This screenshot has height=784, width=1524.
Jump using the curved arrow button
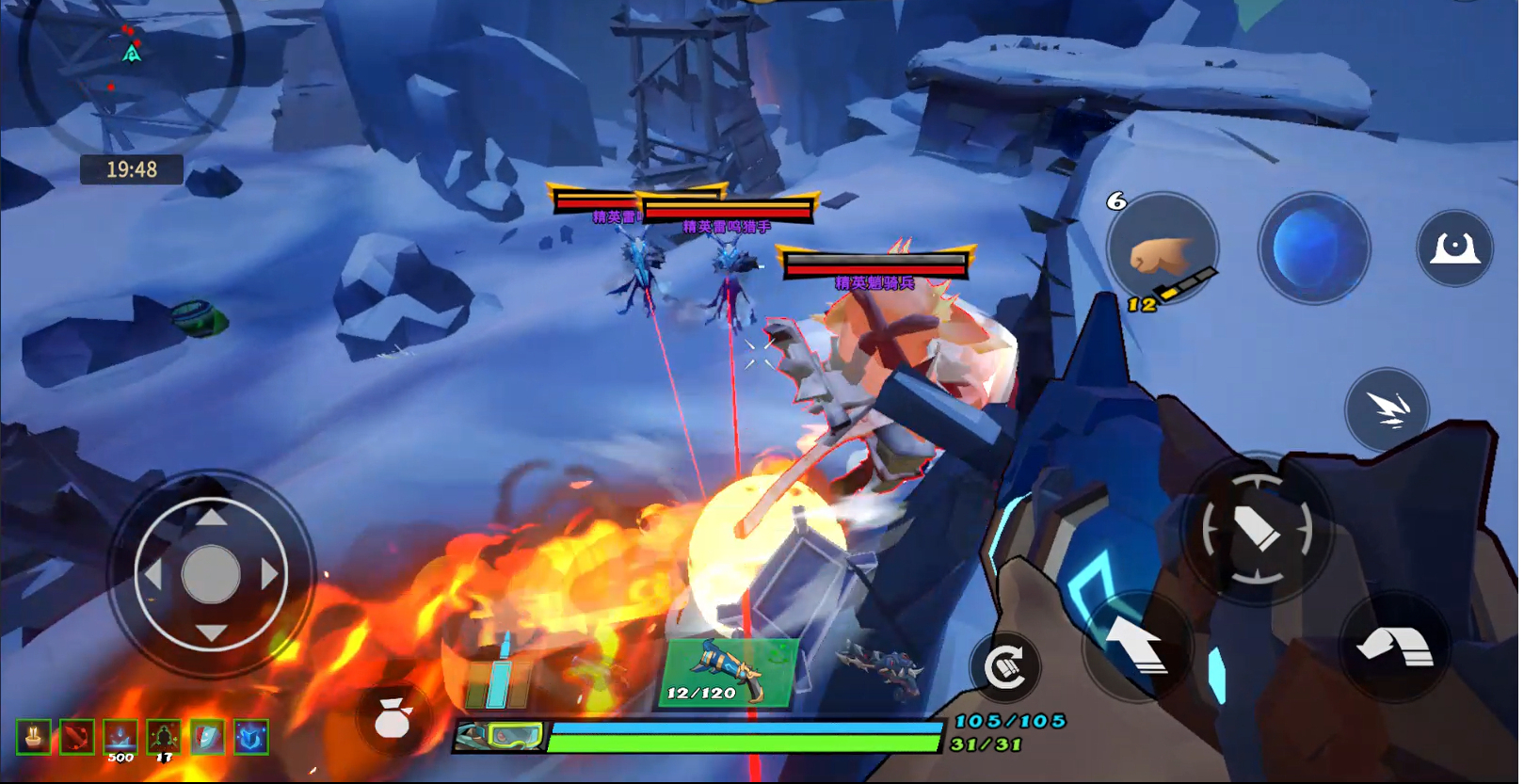tap(1394, 648)
